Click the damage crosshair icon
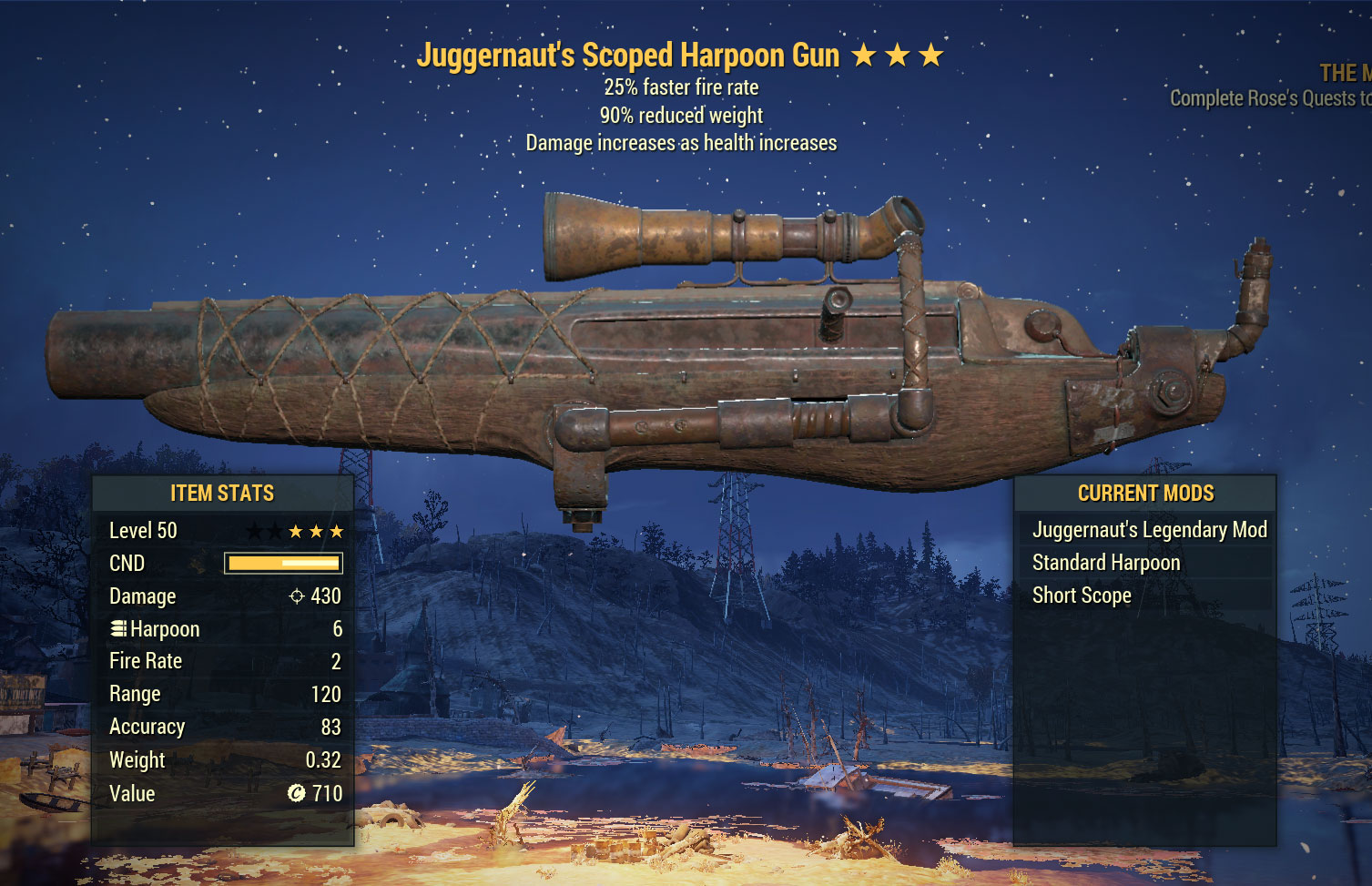This screenshot has height=886, width=1372. [299, 596]
